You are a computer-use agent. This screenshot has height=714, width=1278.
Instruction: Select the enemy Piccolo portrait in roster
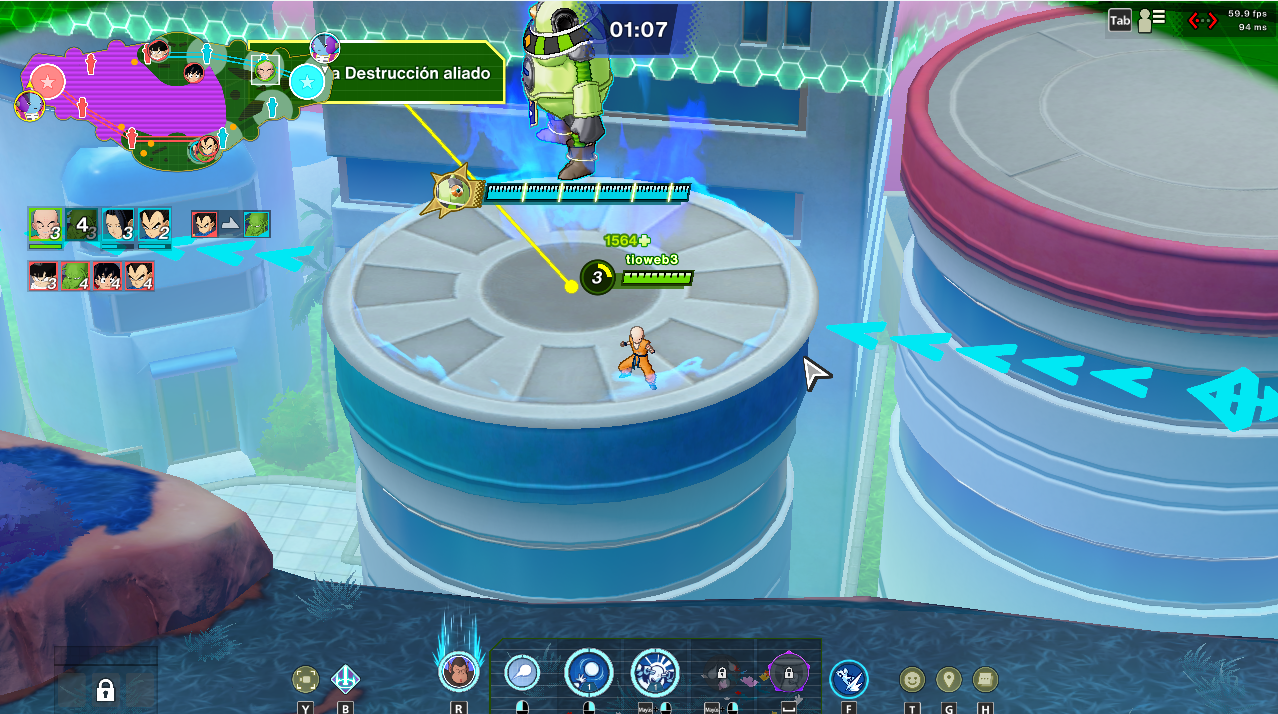point(75,276)
